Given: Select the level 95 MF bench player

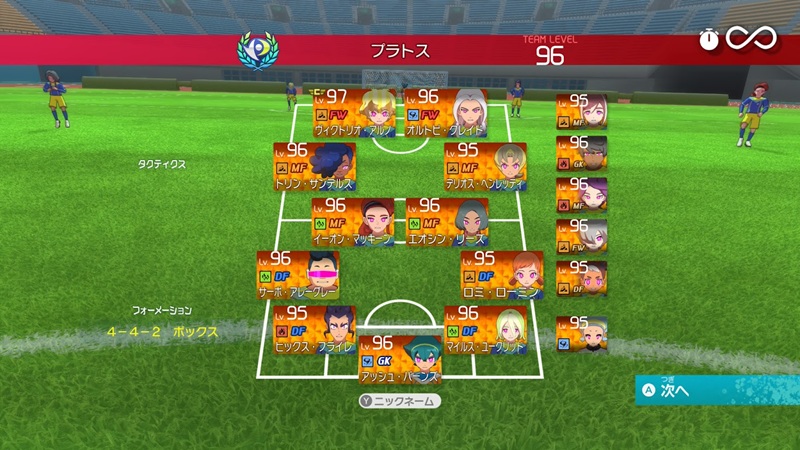Looking at the screenshot, I should click(x=581, y=111).
